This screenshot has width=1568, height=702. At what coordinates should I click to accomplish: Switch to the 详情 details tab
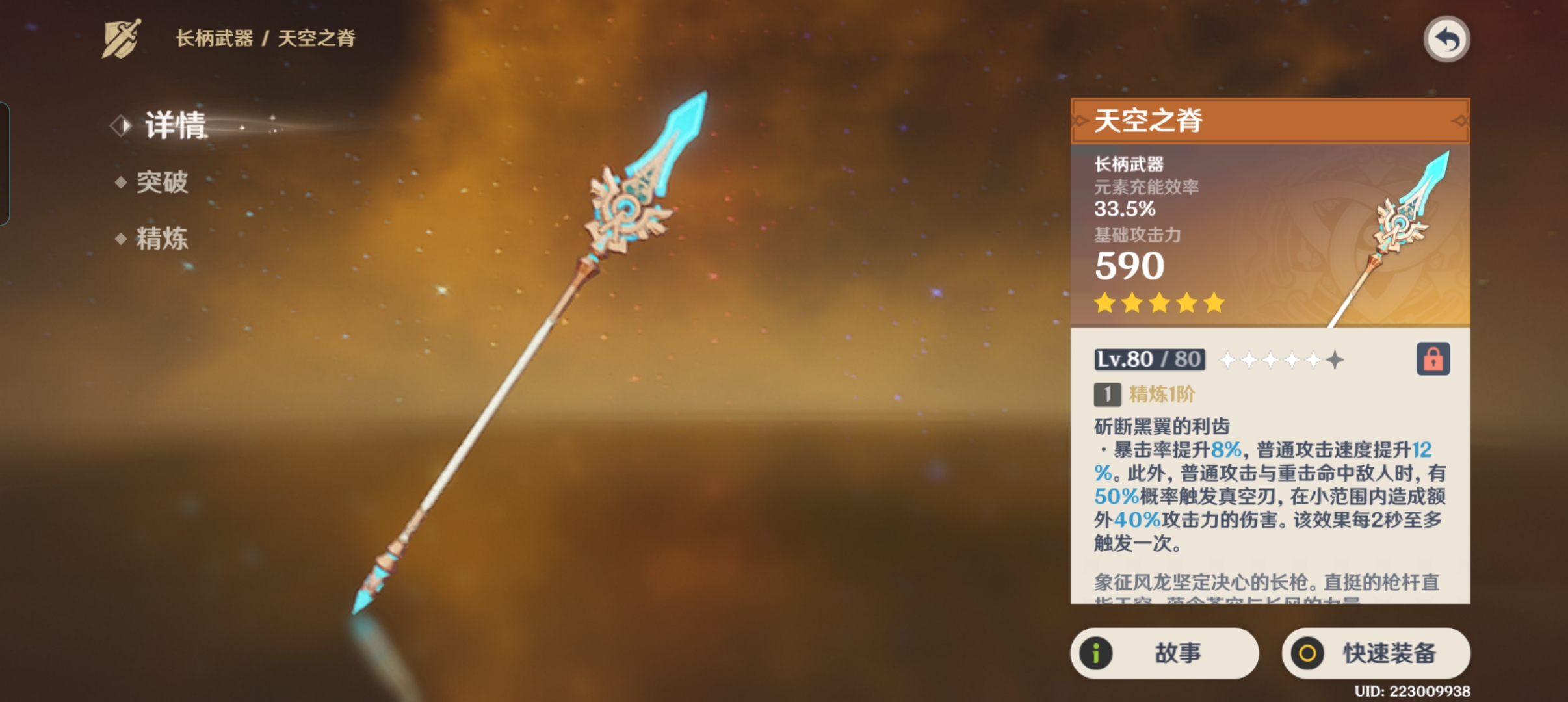174,125
